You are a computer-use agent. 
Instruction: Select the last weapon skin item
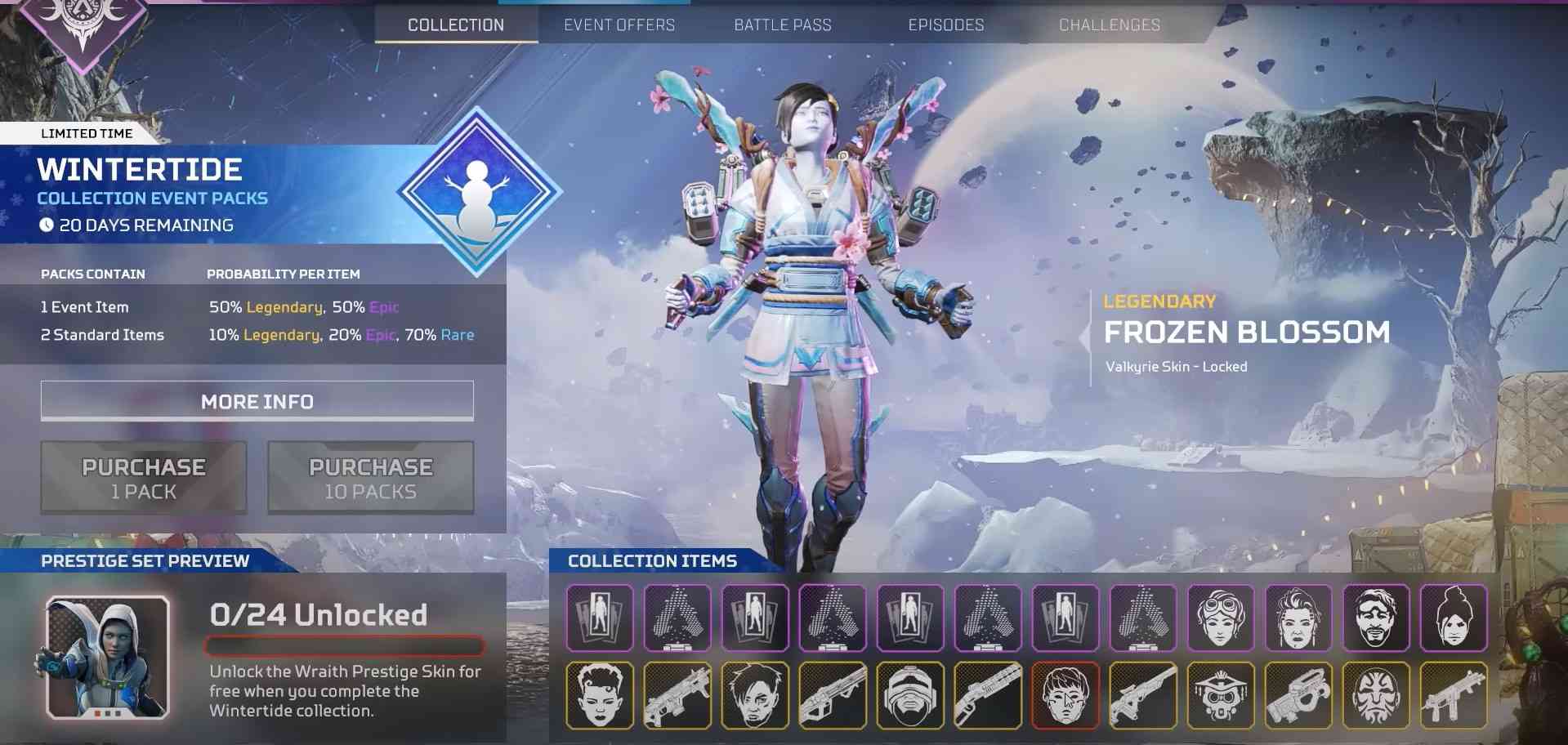click(1454, 695)
